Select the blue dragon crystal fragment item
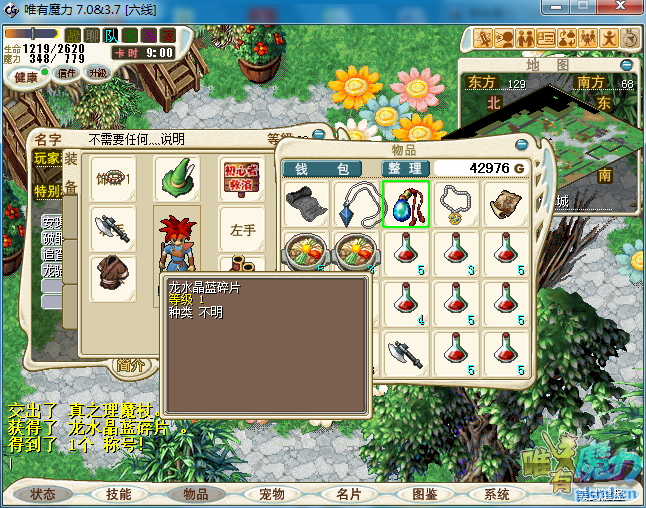The height and width of the screenshot is (508, 646). (406, 205)
